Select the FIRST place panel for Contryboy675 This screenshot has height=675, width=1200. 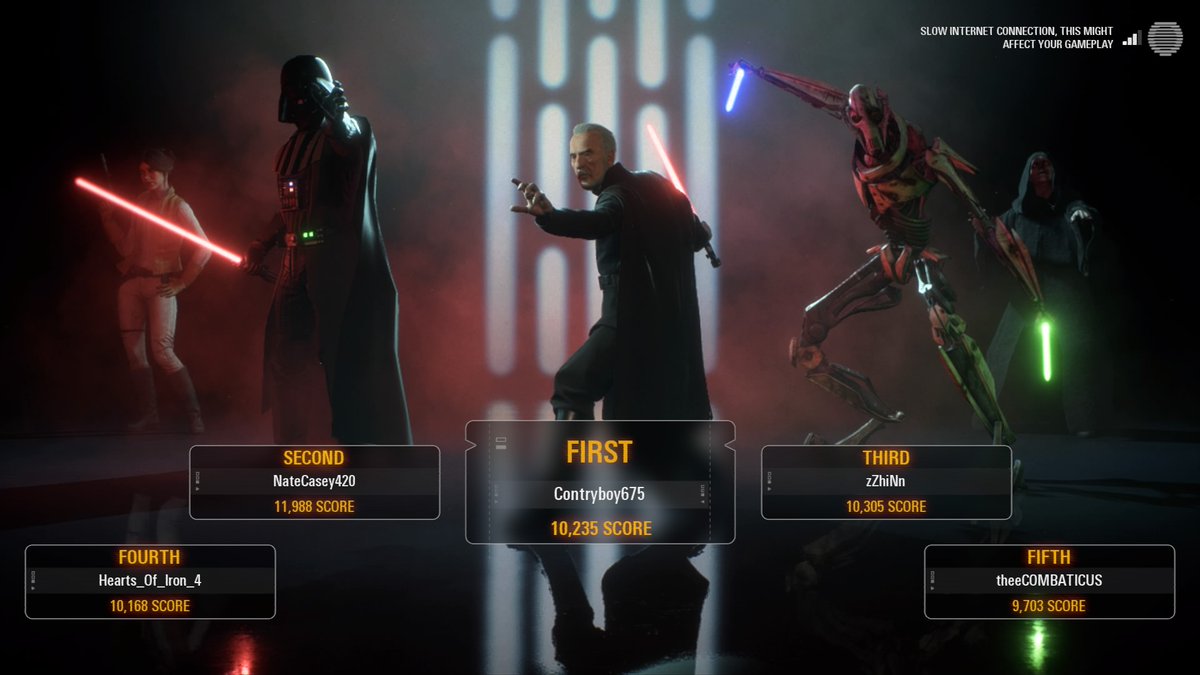(600, 483)
